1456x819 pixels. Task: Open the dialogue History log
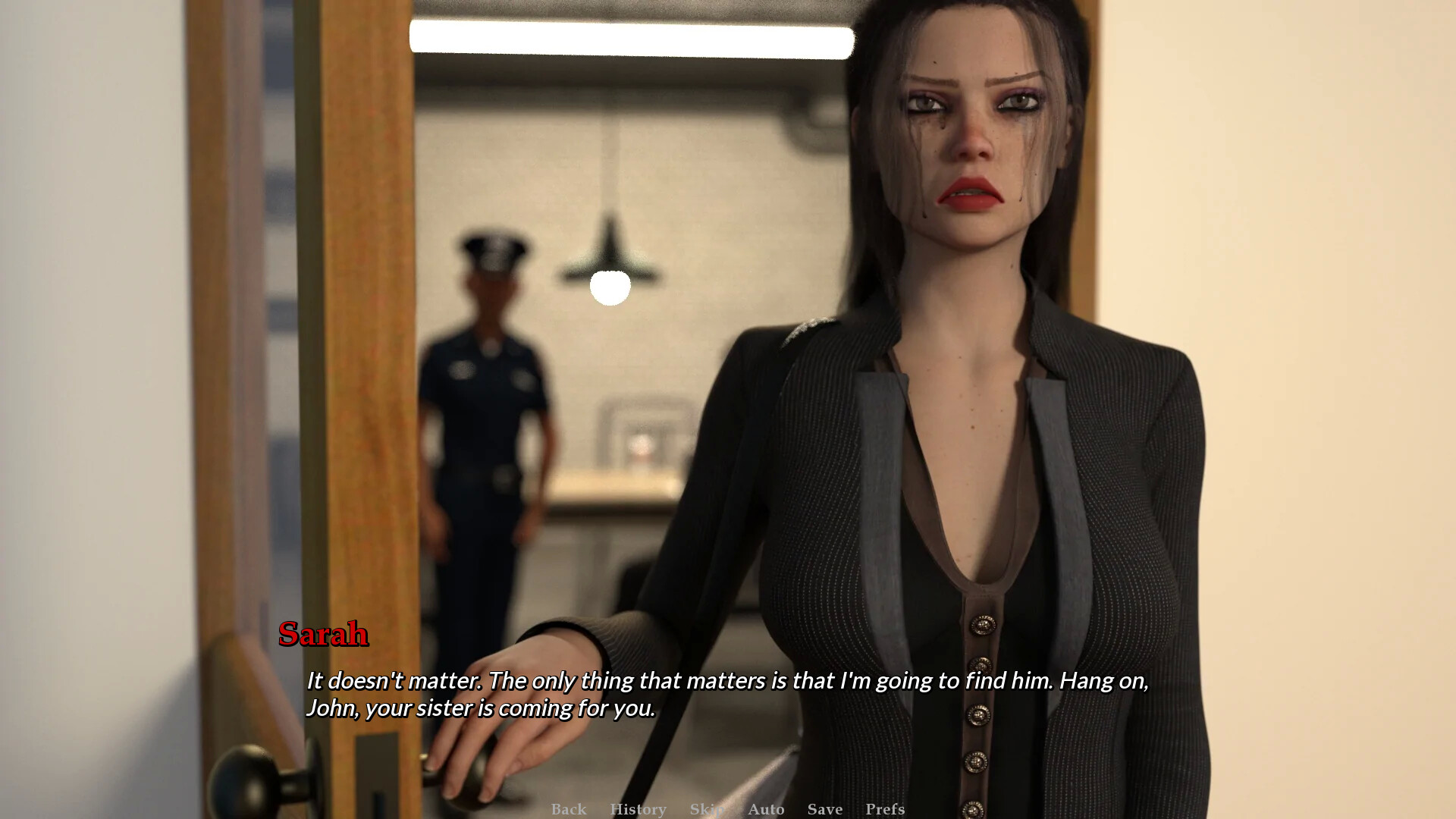coord(638,809)
